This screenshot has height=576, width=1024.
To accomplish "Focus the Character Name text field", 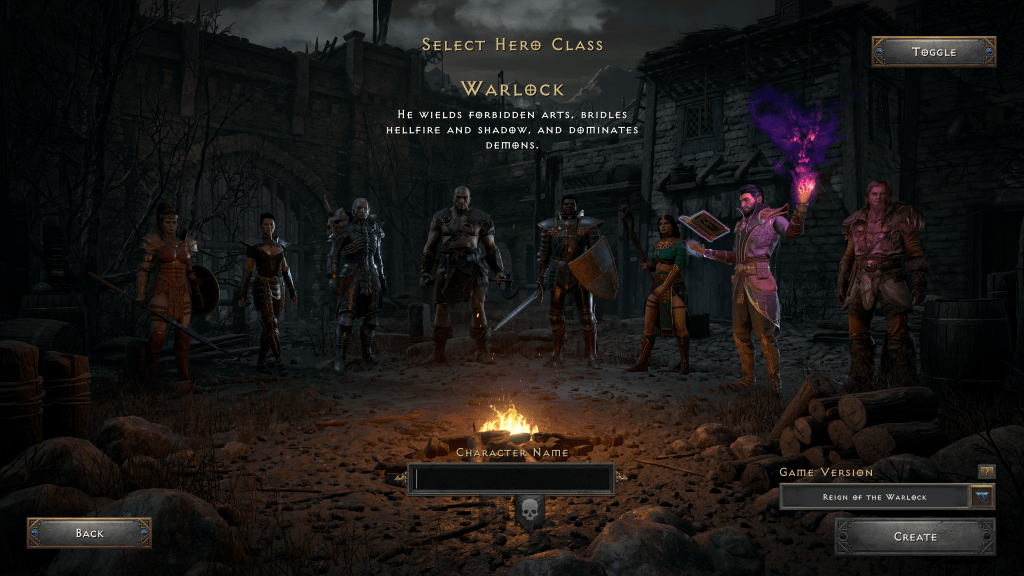I will pyautogui.click(x=513, y=479).
